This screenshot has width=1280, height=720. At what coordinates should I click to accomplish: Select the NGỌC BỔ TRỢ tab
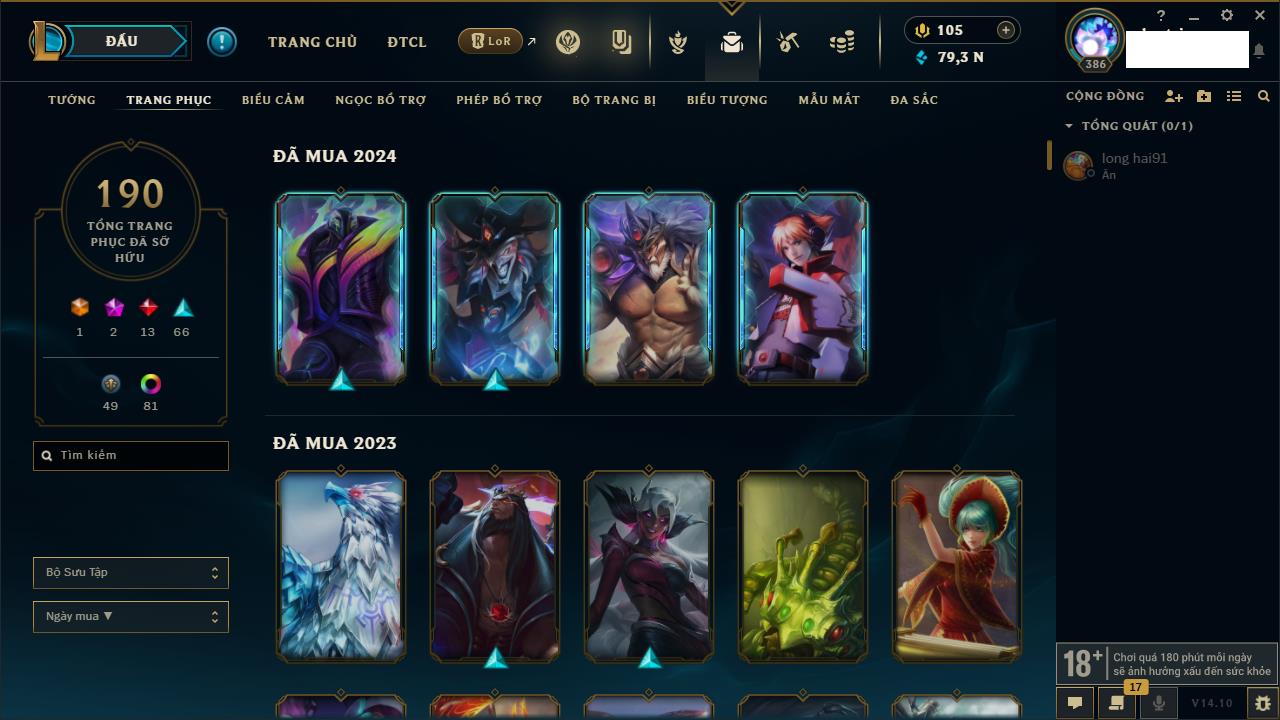(x=380, y=100)
